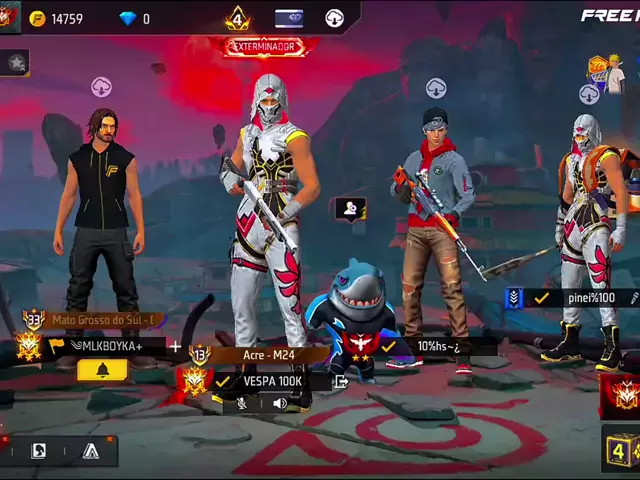Toggle the muted microphone icon
640x480 pixels.
242,403
